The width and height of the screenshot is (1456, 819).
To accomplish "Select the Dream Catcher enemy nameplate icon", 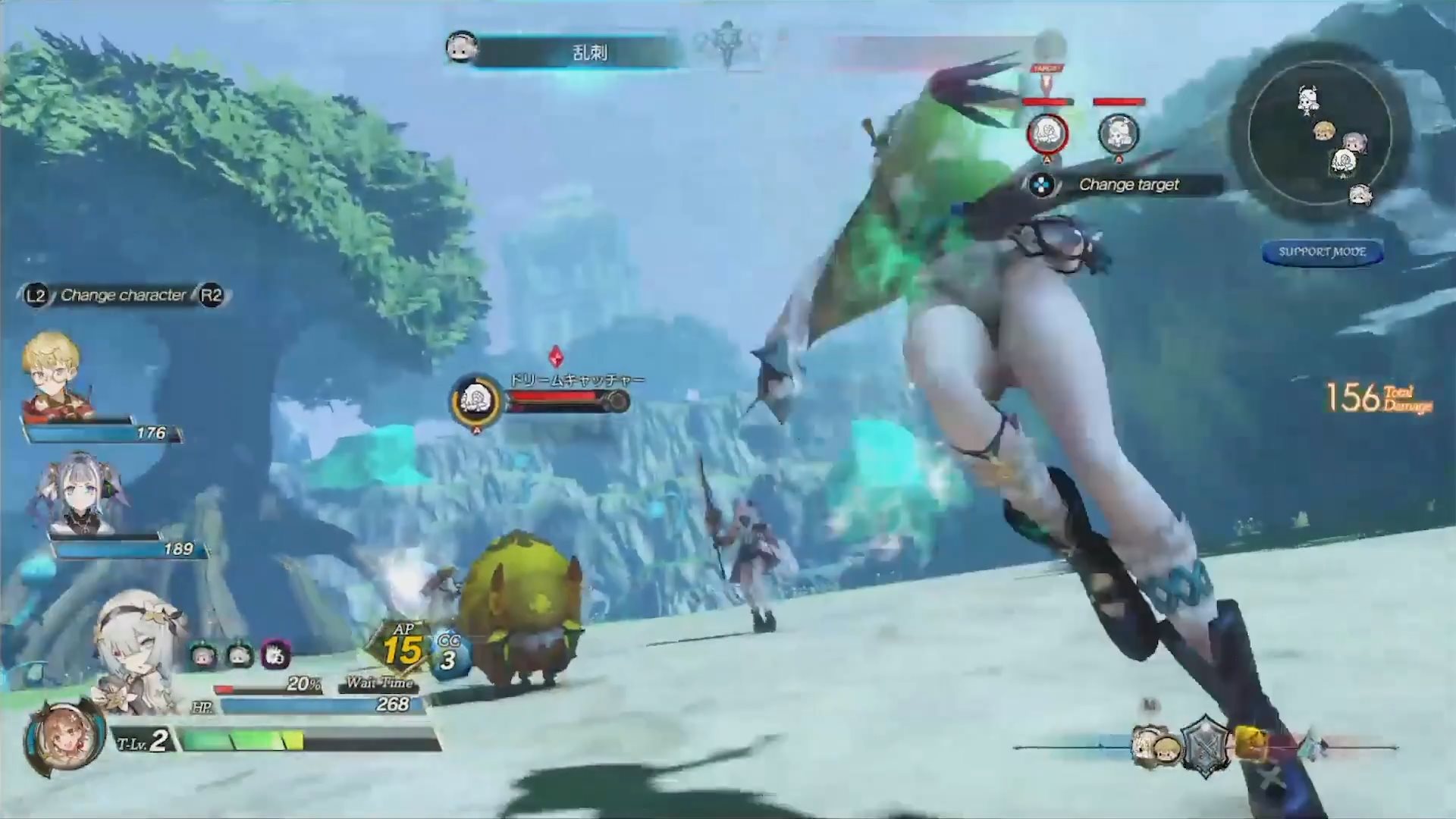I will point(476,397).
